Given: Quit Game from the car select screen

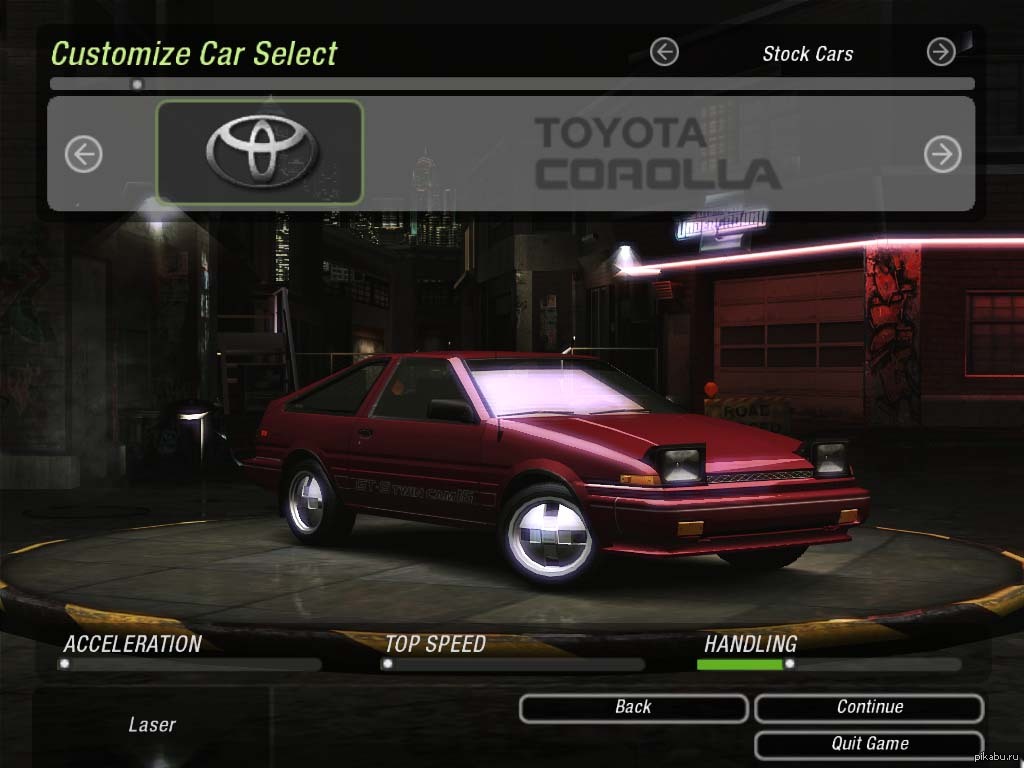Looking at the screenshot, I should [x=869, y=744].
